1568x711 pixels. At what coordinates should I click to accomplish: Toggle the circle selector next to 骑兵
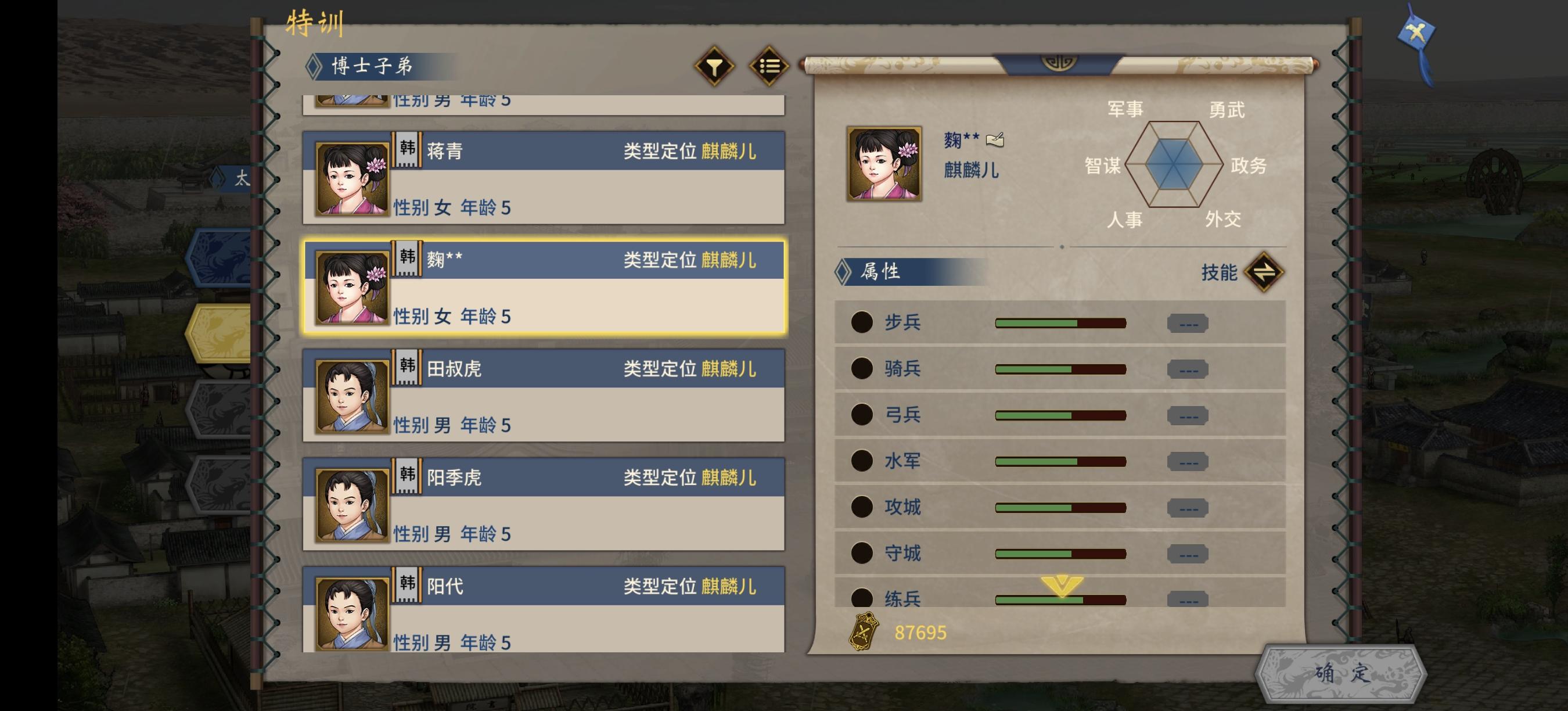click(x=862, y=369)
